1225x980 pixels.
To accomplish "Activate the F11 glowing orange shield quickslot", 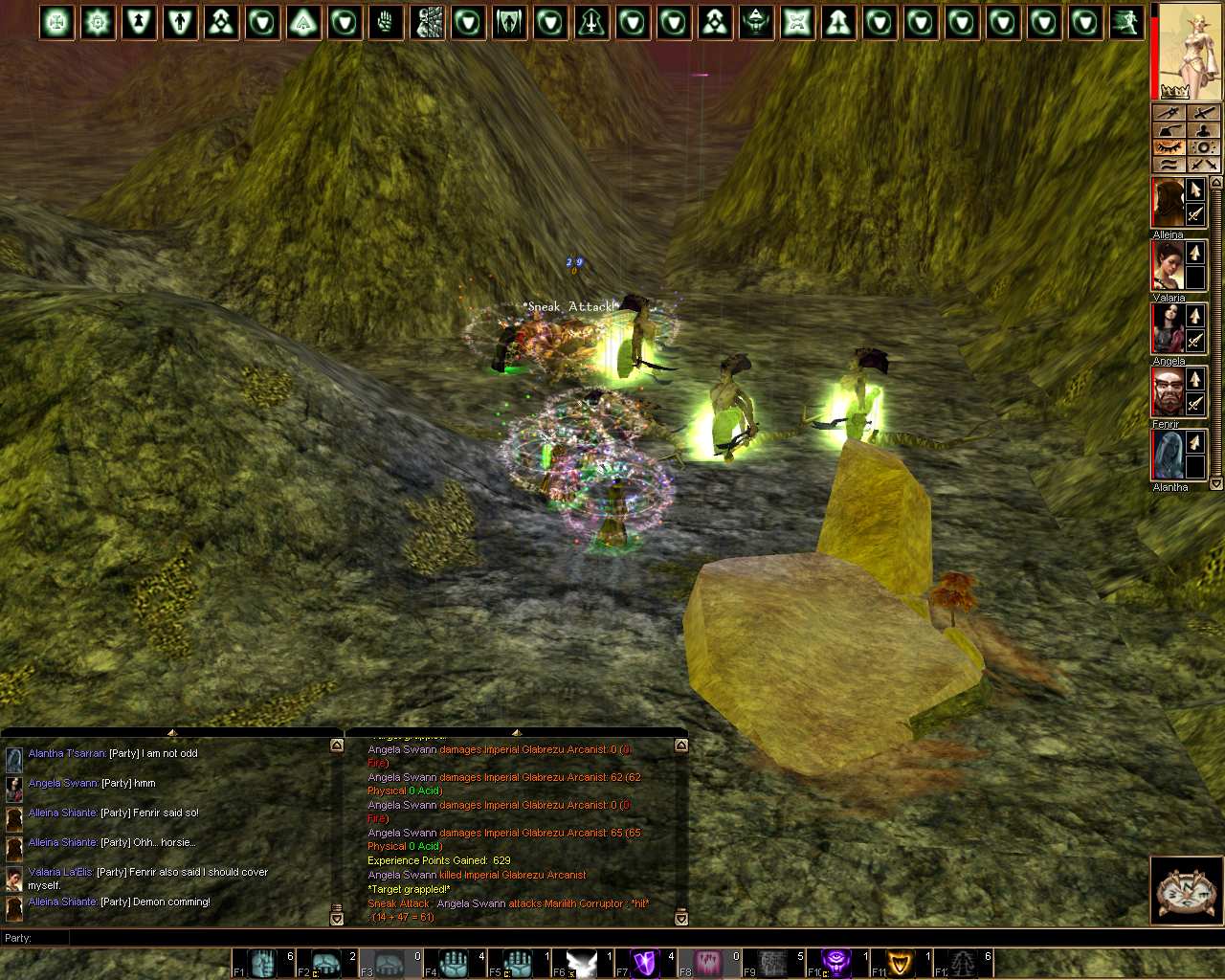I will (900, 963).
